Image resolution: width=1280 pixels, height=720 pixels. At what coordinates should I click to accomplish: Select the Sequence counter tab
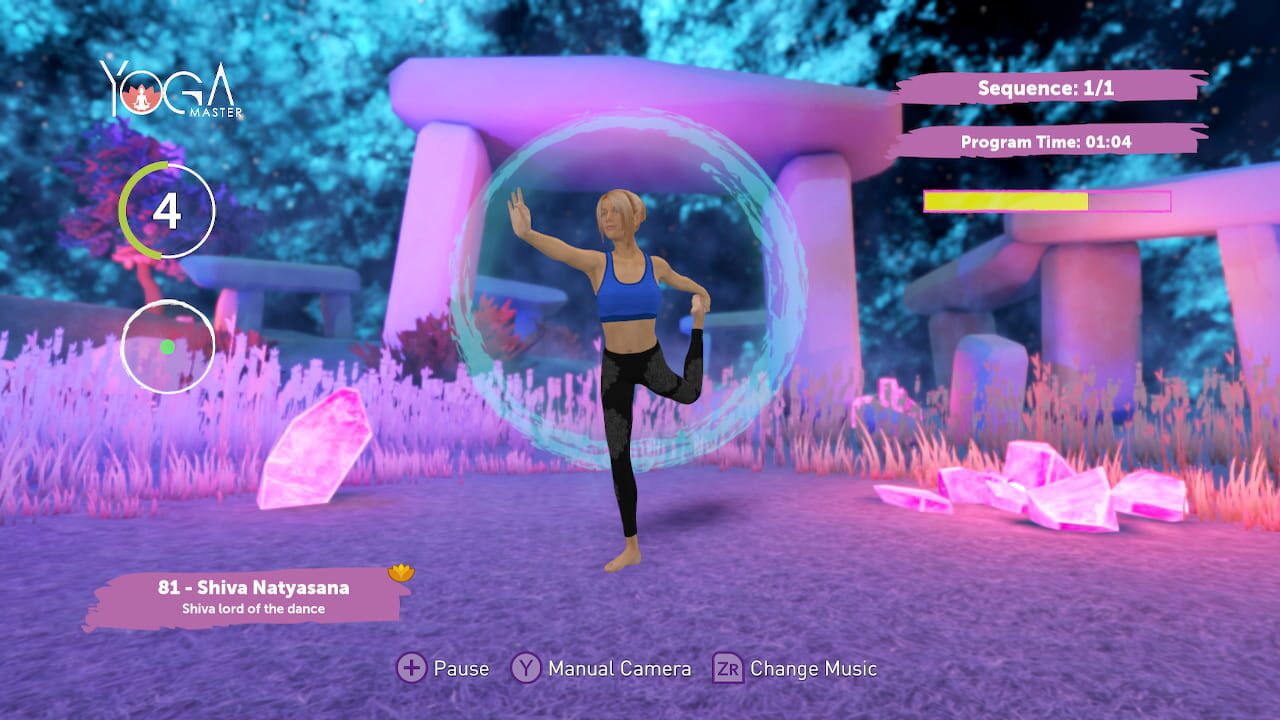coord(1049,88)
